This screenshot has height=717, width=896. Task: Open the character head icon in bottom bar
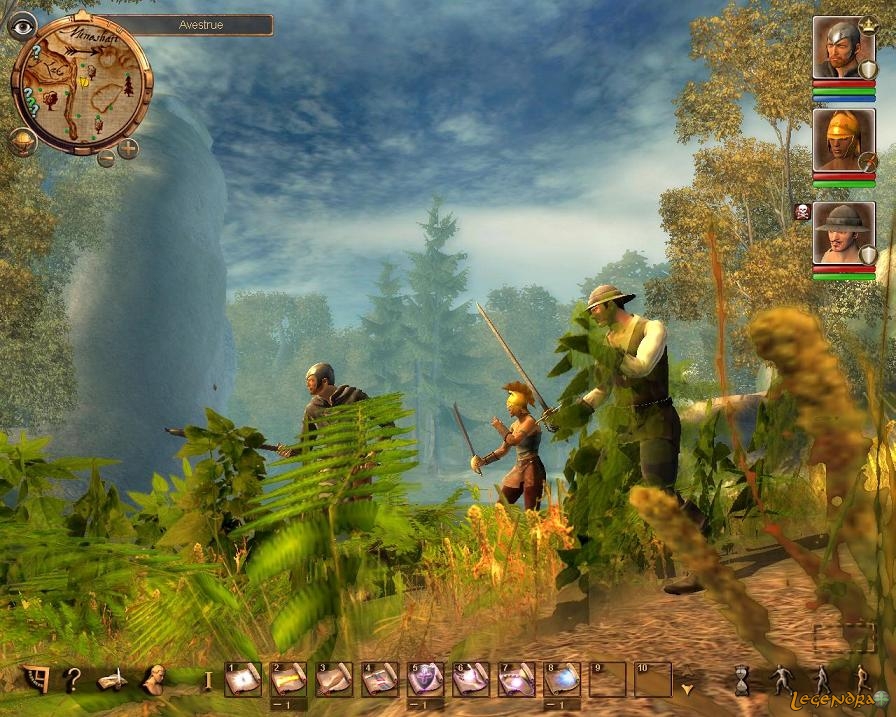point(153,680)
